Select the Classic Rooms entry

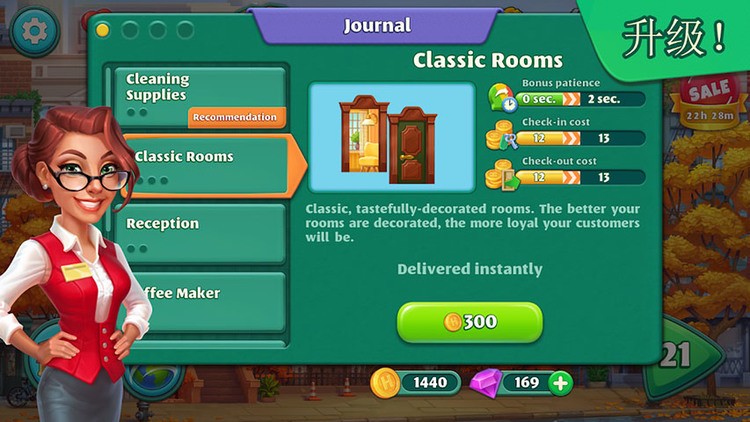pyautogui.click(x=205, y=164)
